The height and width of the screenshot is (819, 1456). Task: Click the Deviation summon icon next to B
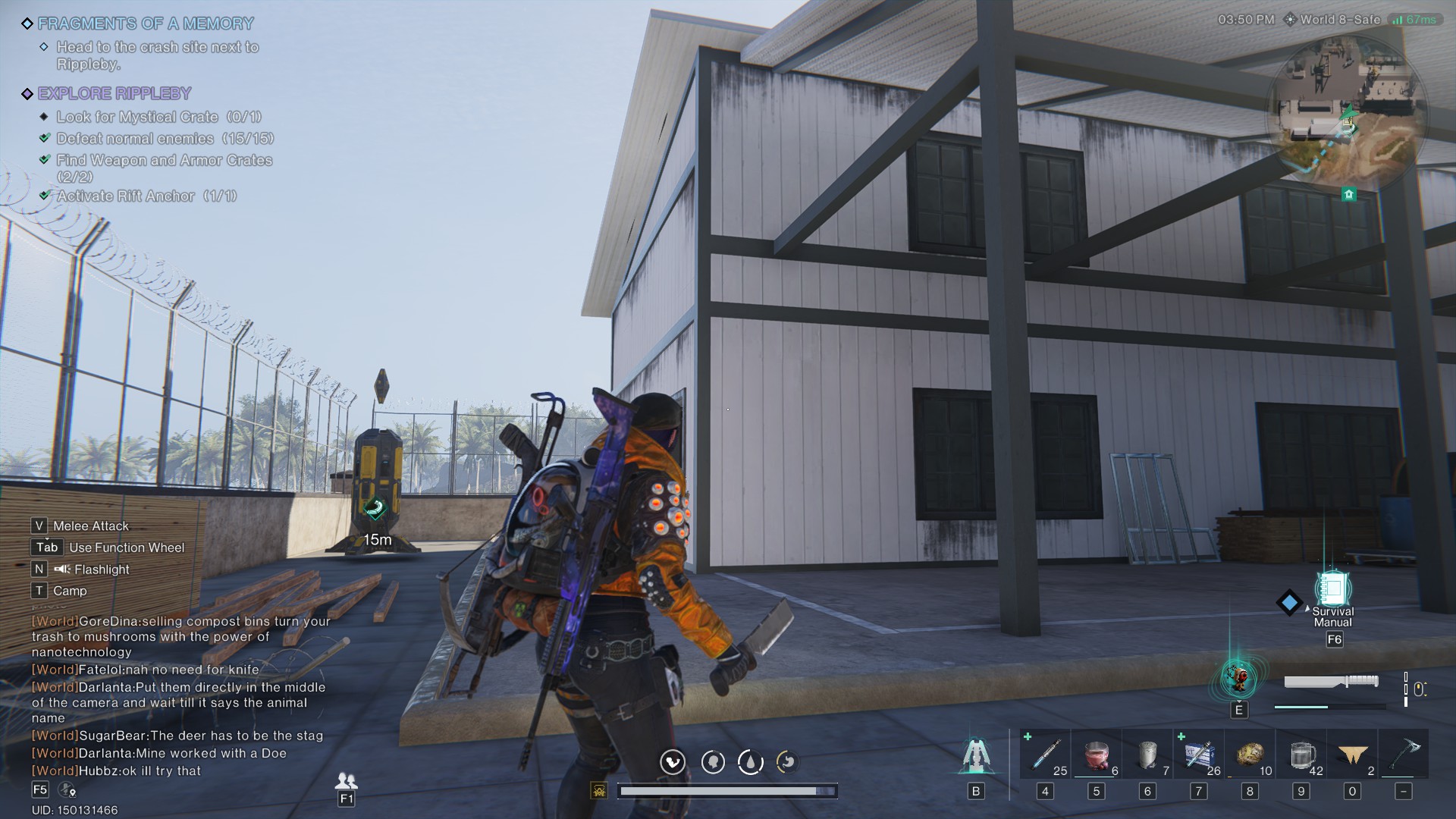coord(976,755)
